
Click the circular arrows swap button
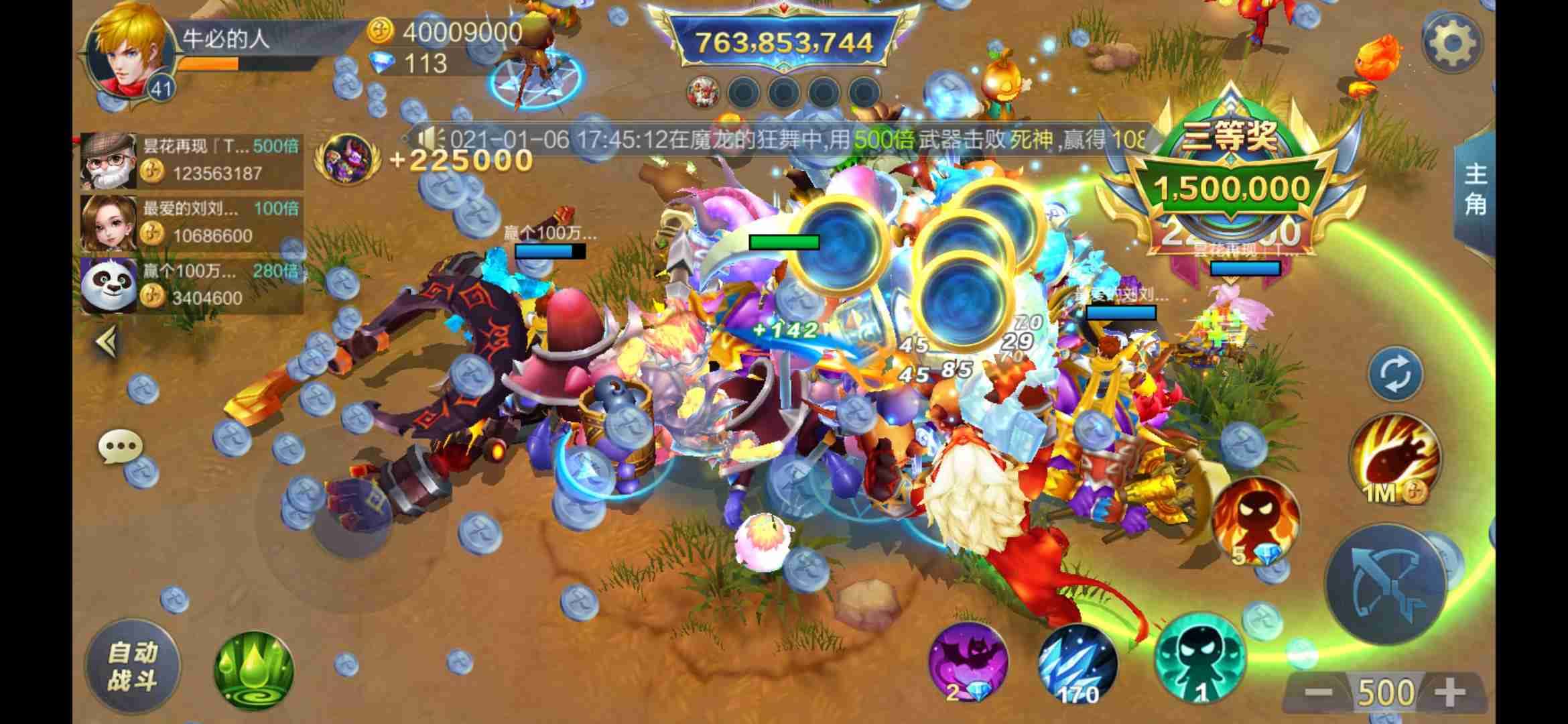tap(1394, 374)
